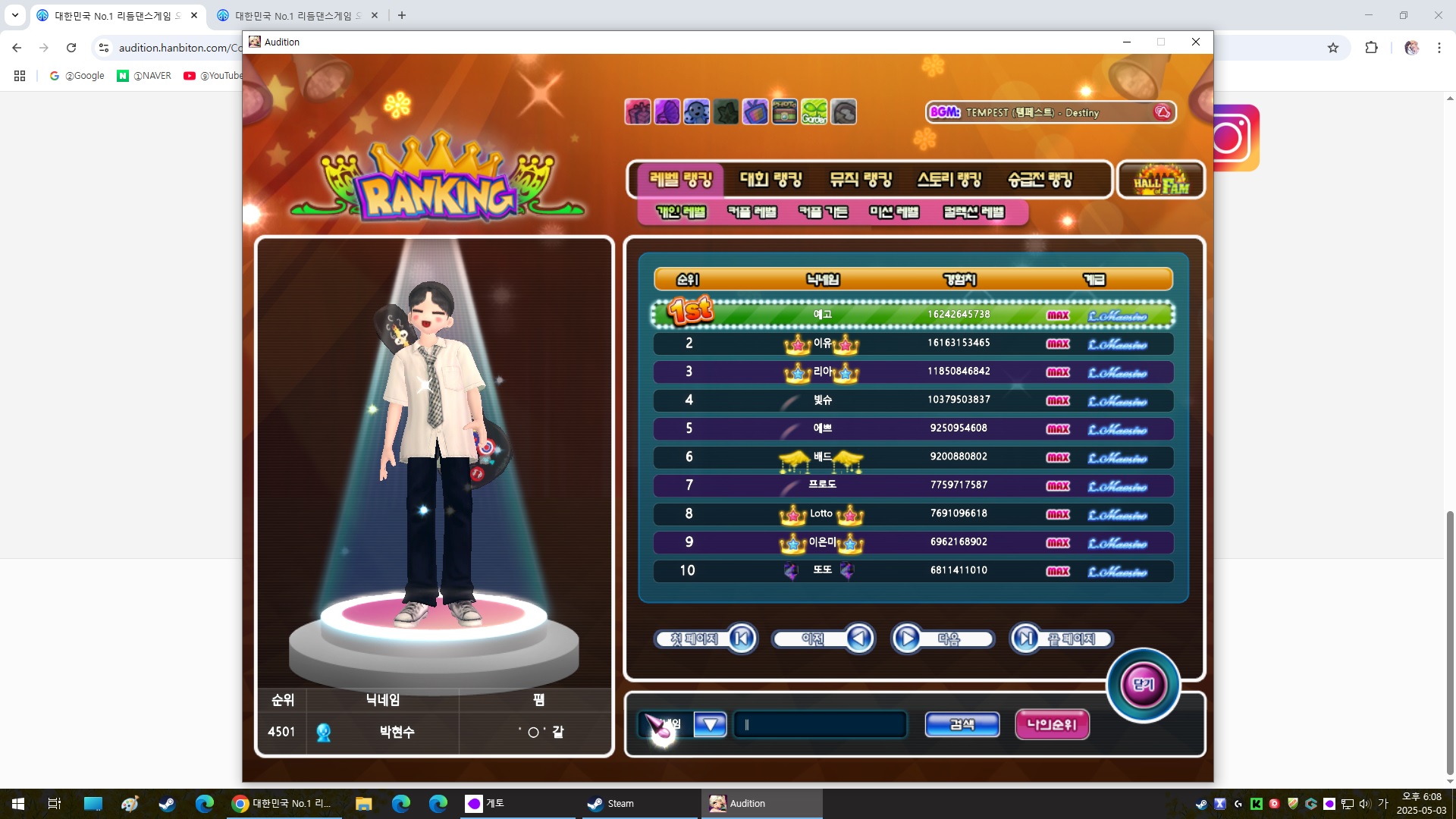Switch to the 커플 레벨 sub-tab
The image size is (1456, 819).
coord(752,212)
